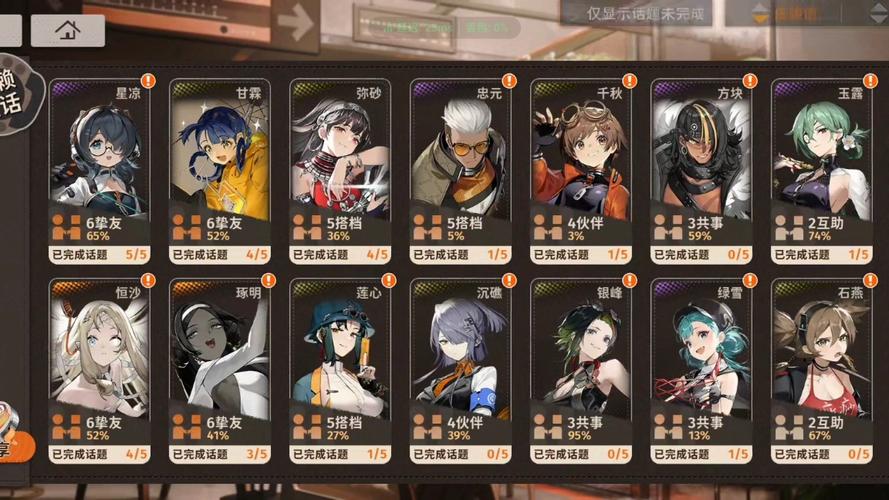Viewport: 889px width, 500px height.
Task: Select the white-haired 忠元 card
Action: coord(461,170)
